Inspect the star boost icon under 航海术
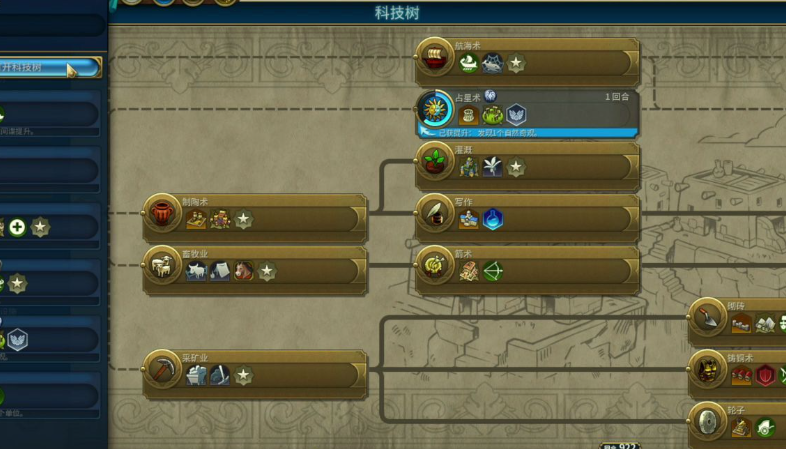This screenshot has height=449, width=786. 516,63
